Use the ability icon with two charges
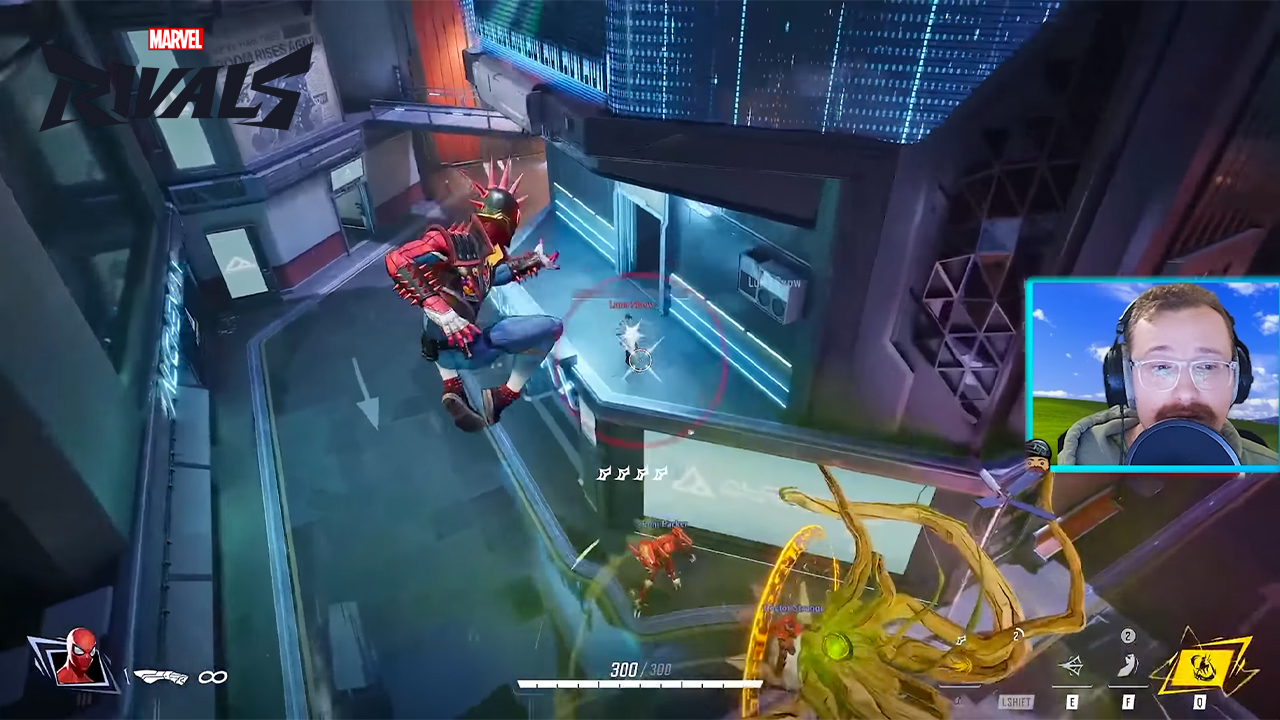The image size is (1280, 720). (1127, 664)
